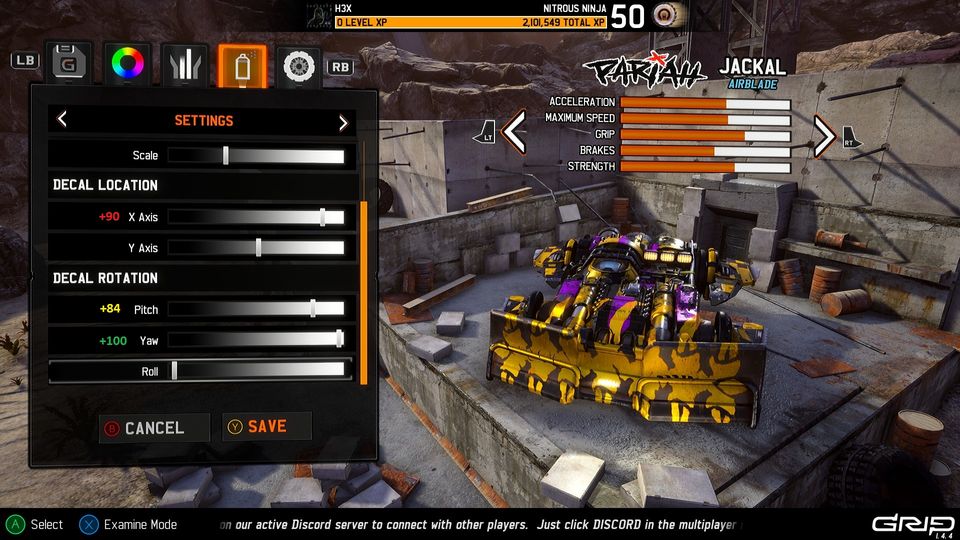Switch to the wheel and tire tab

point(299,64)
